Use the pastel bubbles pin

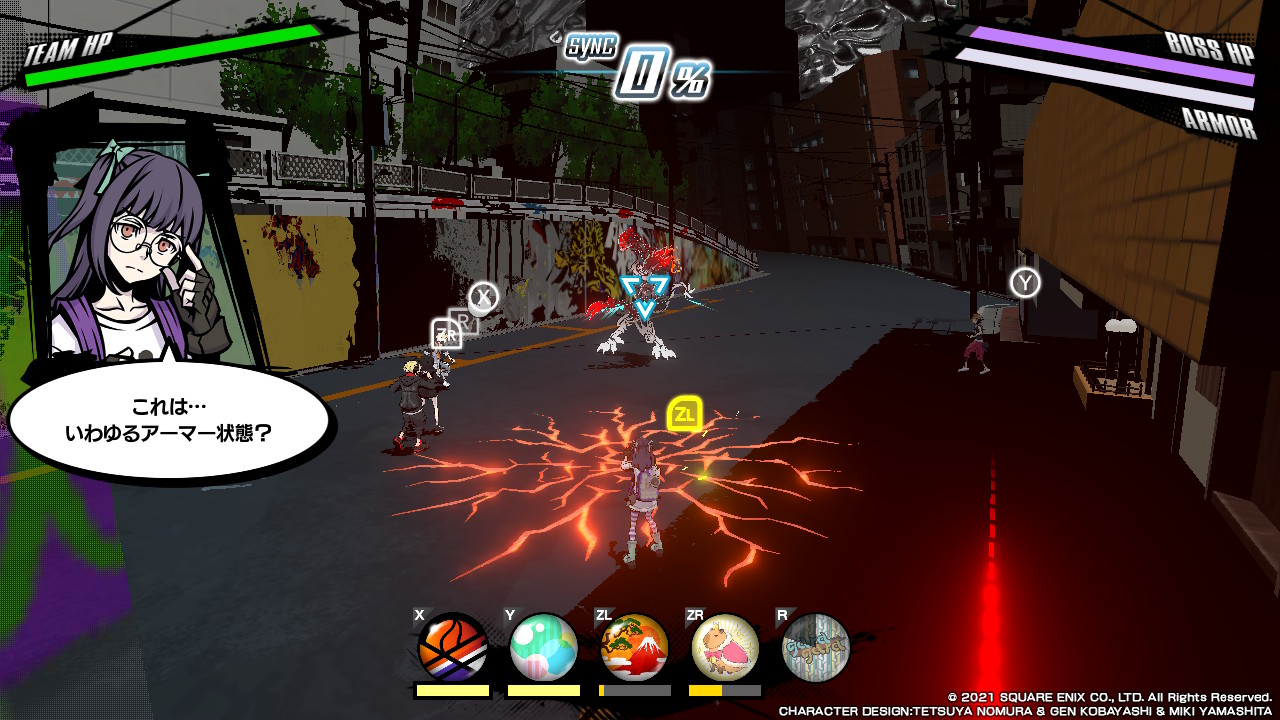coord(543,647)
